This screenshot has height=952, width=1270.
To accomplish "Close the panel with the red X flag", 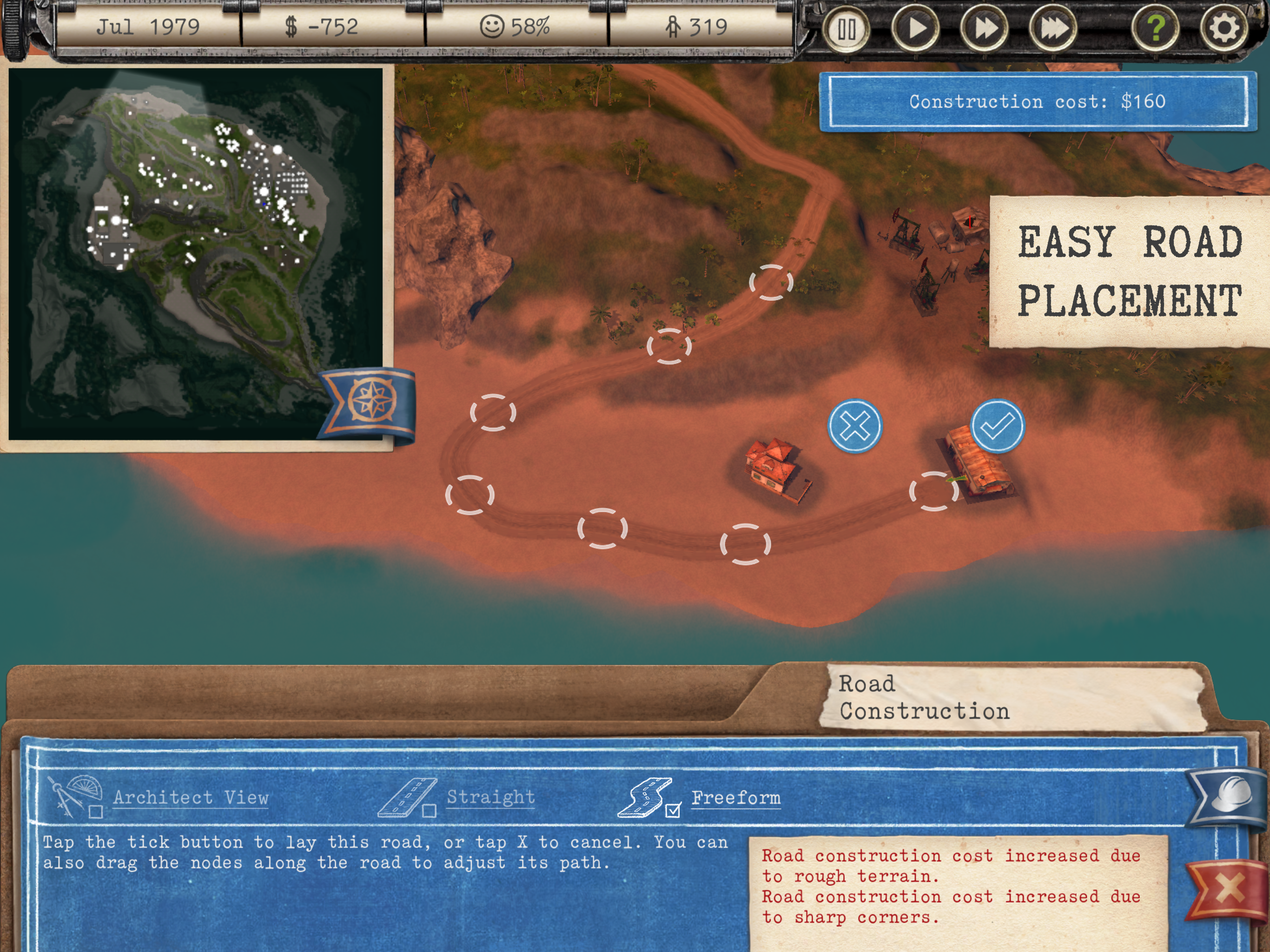I will (1228, 888).
